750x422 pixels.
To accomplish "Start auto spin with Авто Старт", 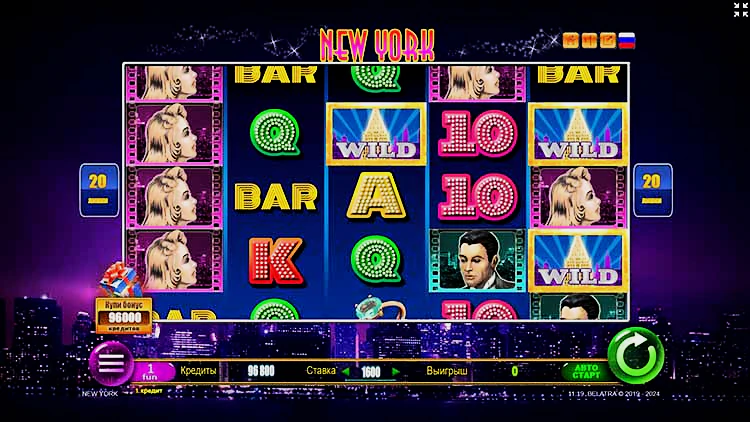I will (x=586, y=371).
